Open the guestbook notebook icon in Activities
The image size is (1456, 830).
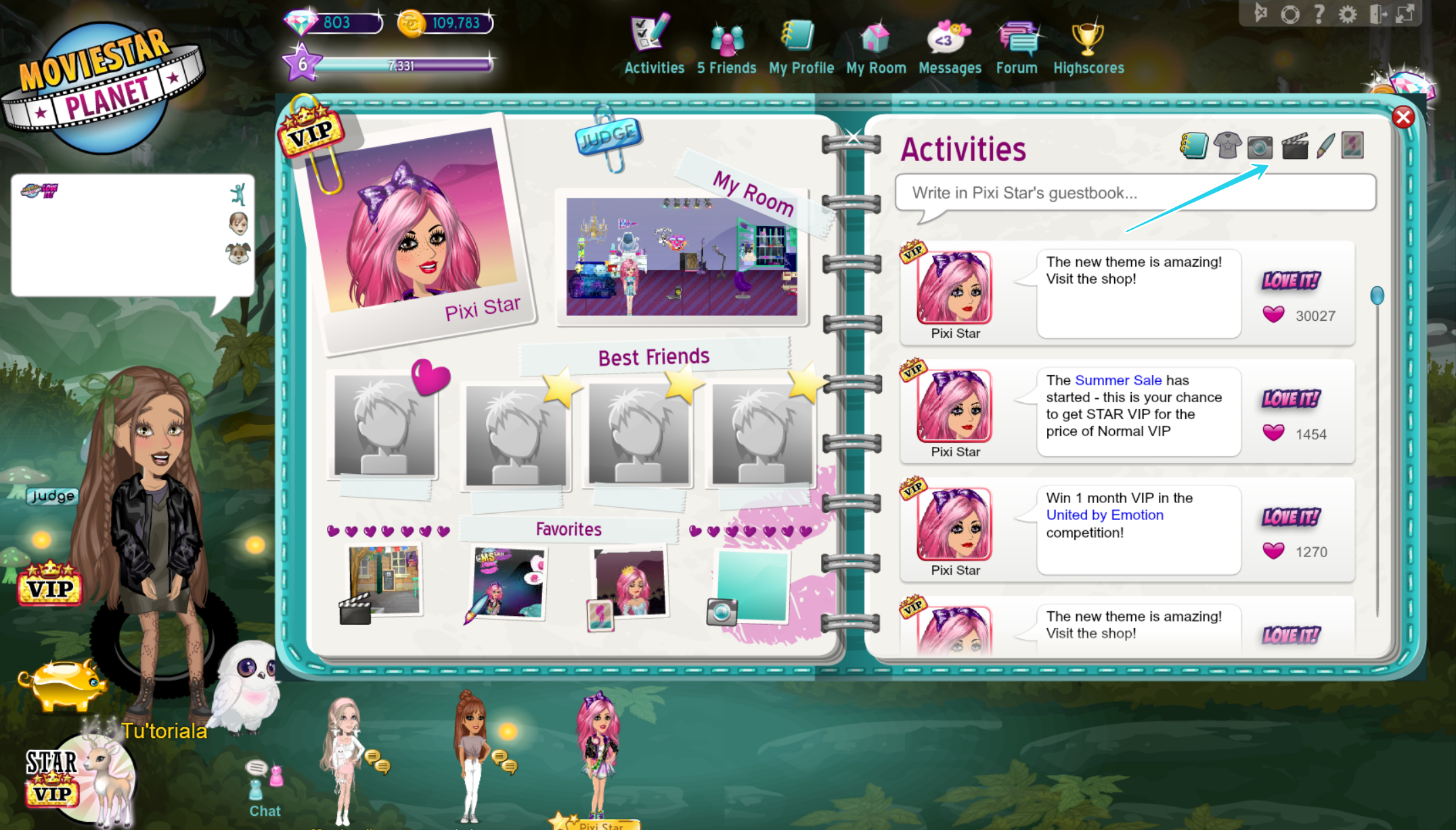1195,146
